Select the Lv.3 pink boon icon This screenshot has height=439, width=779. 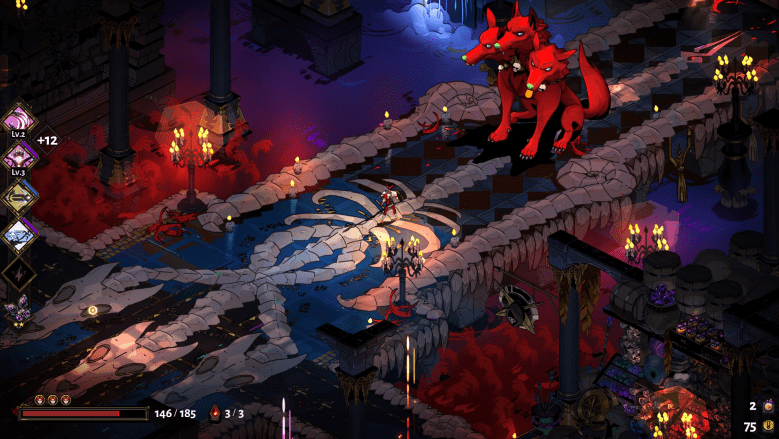tap(20, 155)
